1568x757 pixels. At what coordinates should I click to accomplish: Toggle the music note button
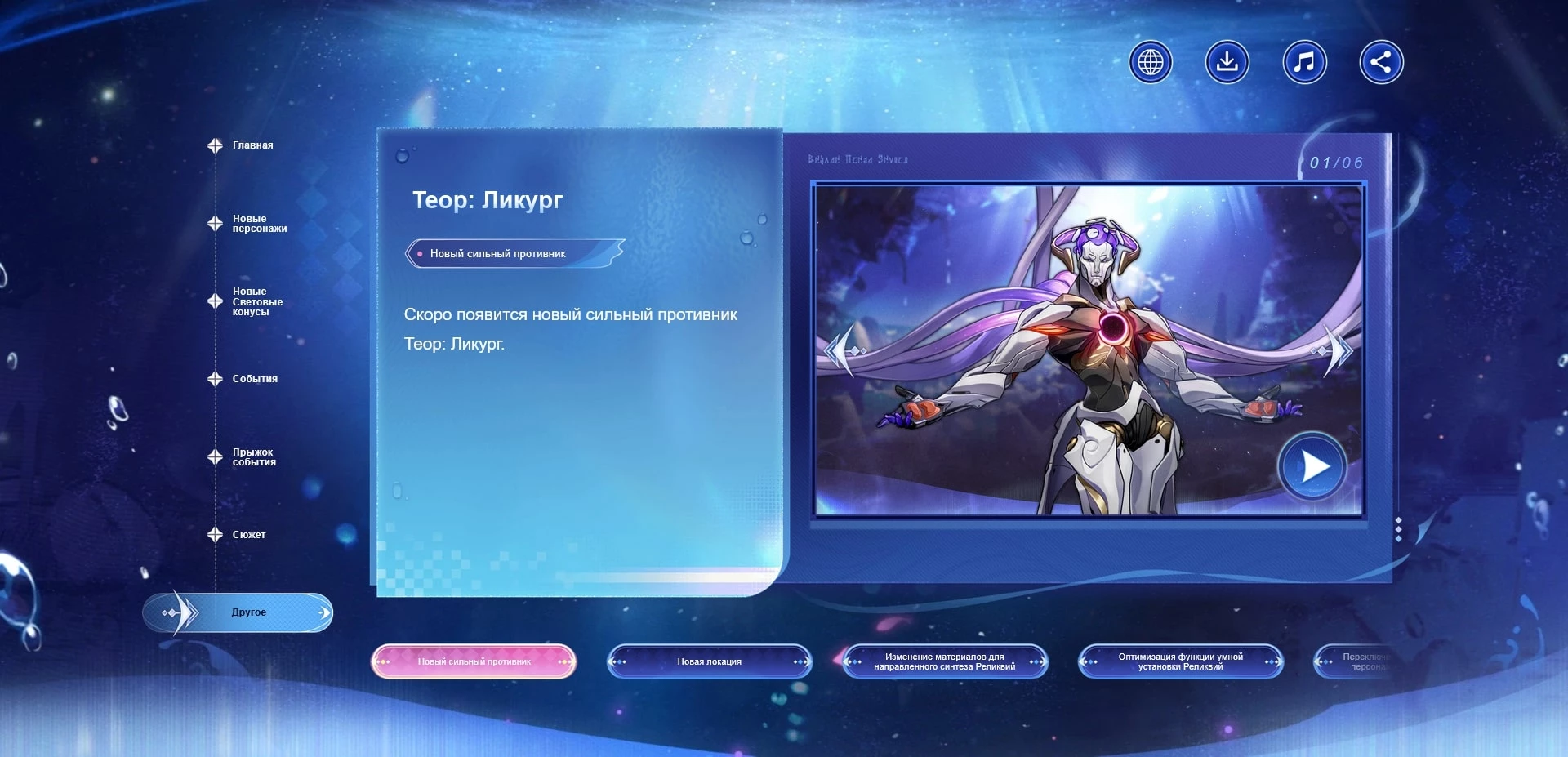(1304, 62)
